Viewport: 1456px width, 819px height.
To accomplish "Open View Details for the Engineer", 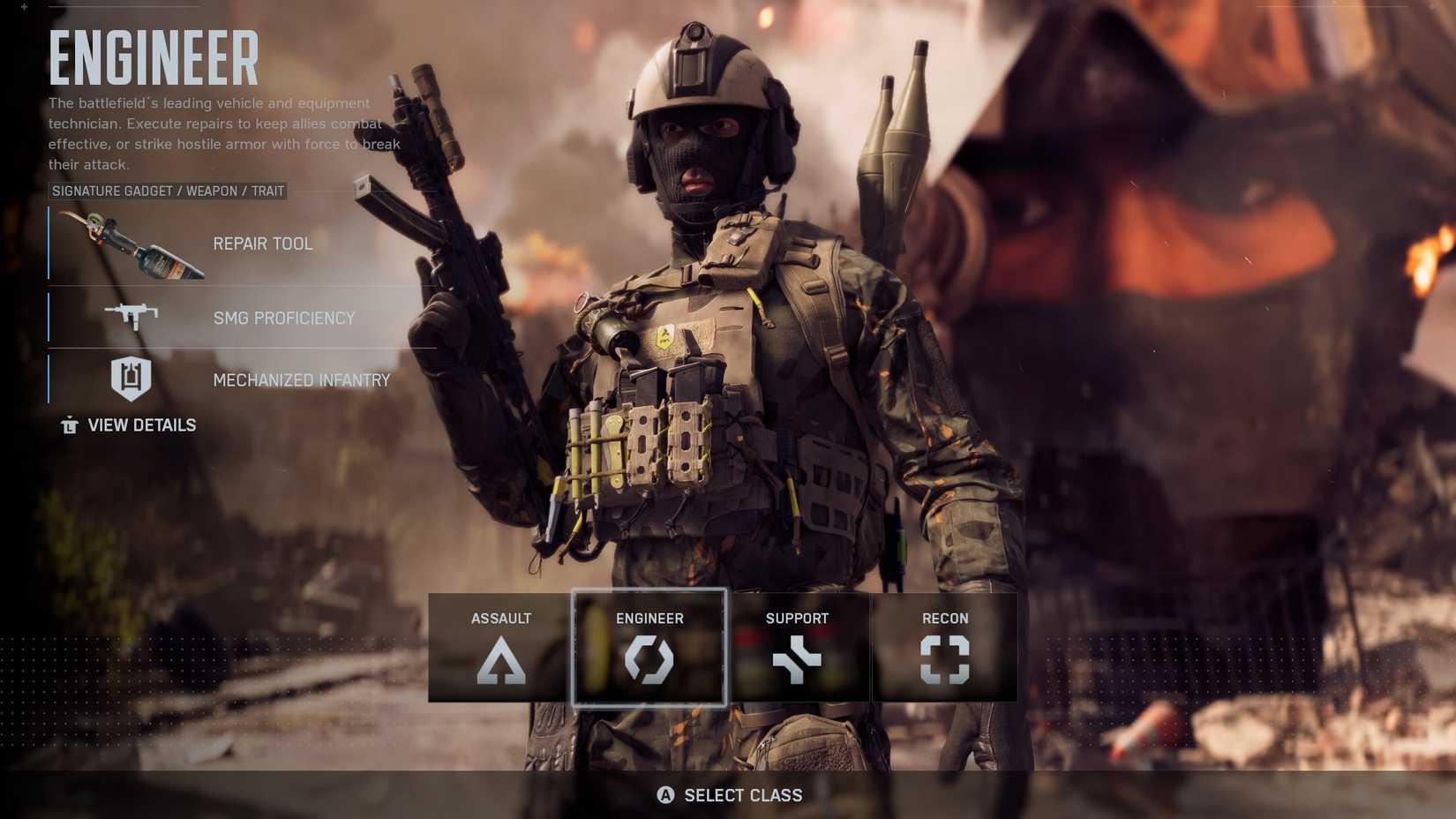I will (x=141, y=425).
